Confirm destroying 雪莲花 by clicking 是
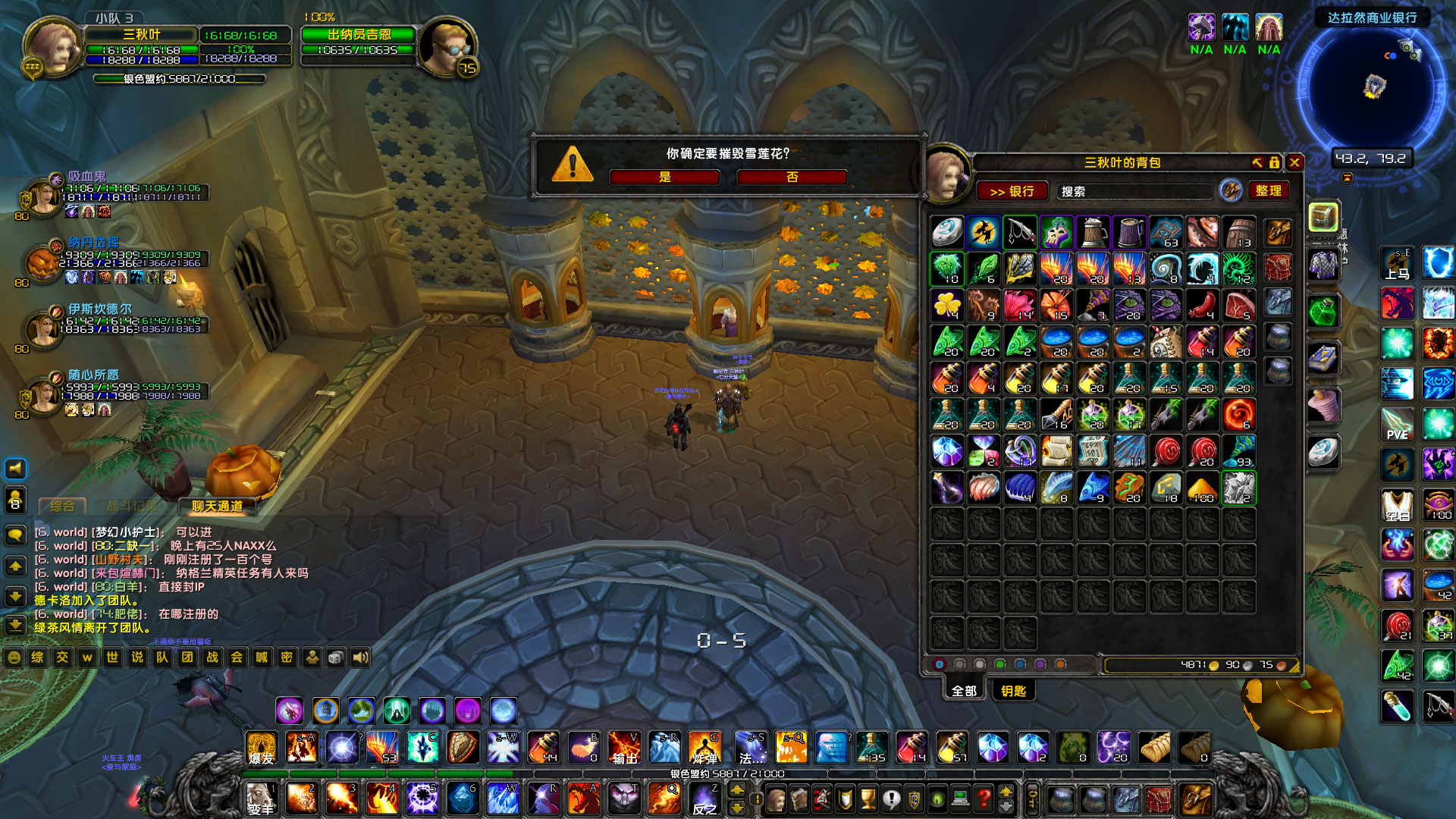 (664, 177)
